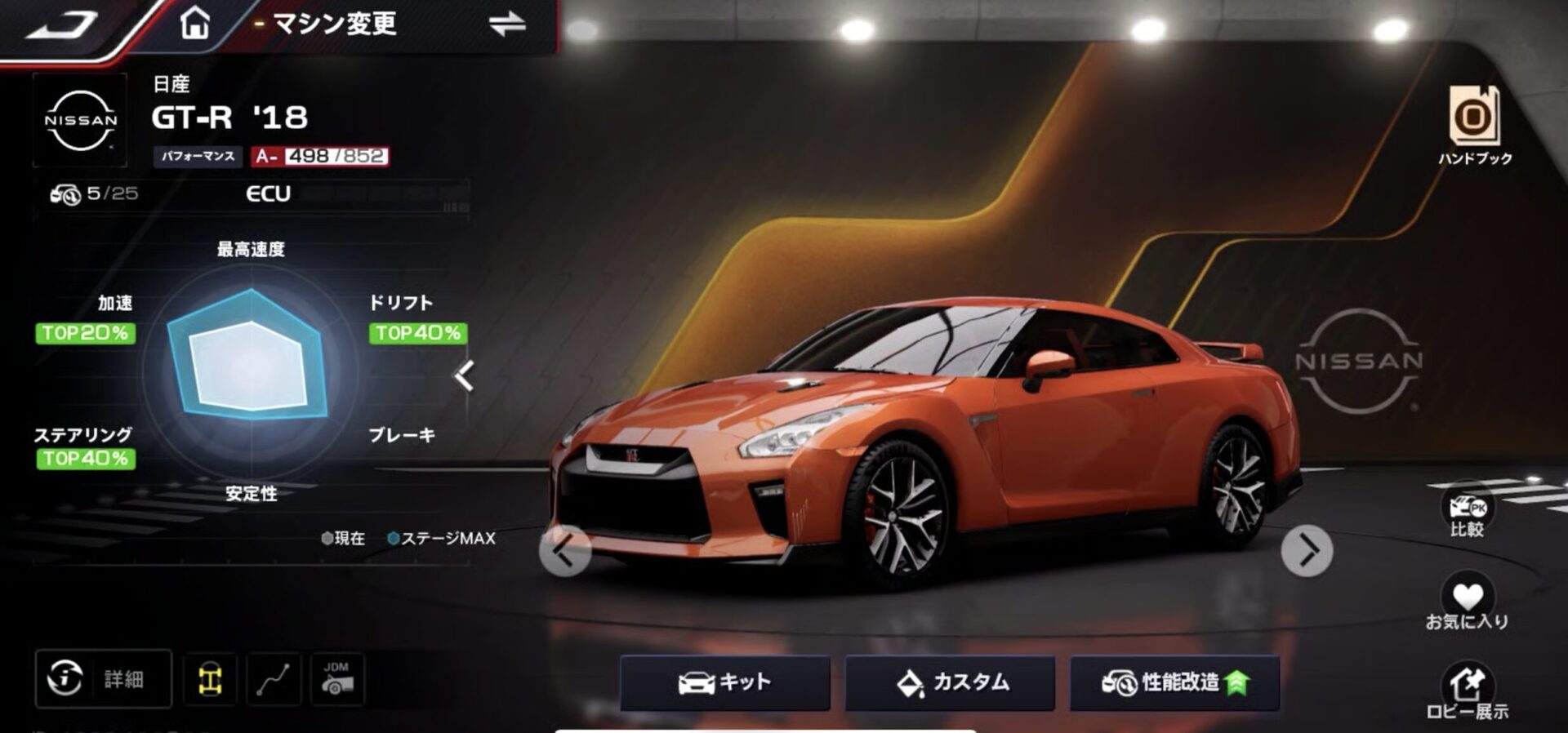The image size is (1568, 733).
Task: Open the 詳細 details button
Action: [x=103, y=678]
